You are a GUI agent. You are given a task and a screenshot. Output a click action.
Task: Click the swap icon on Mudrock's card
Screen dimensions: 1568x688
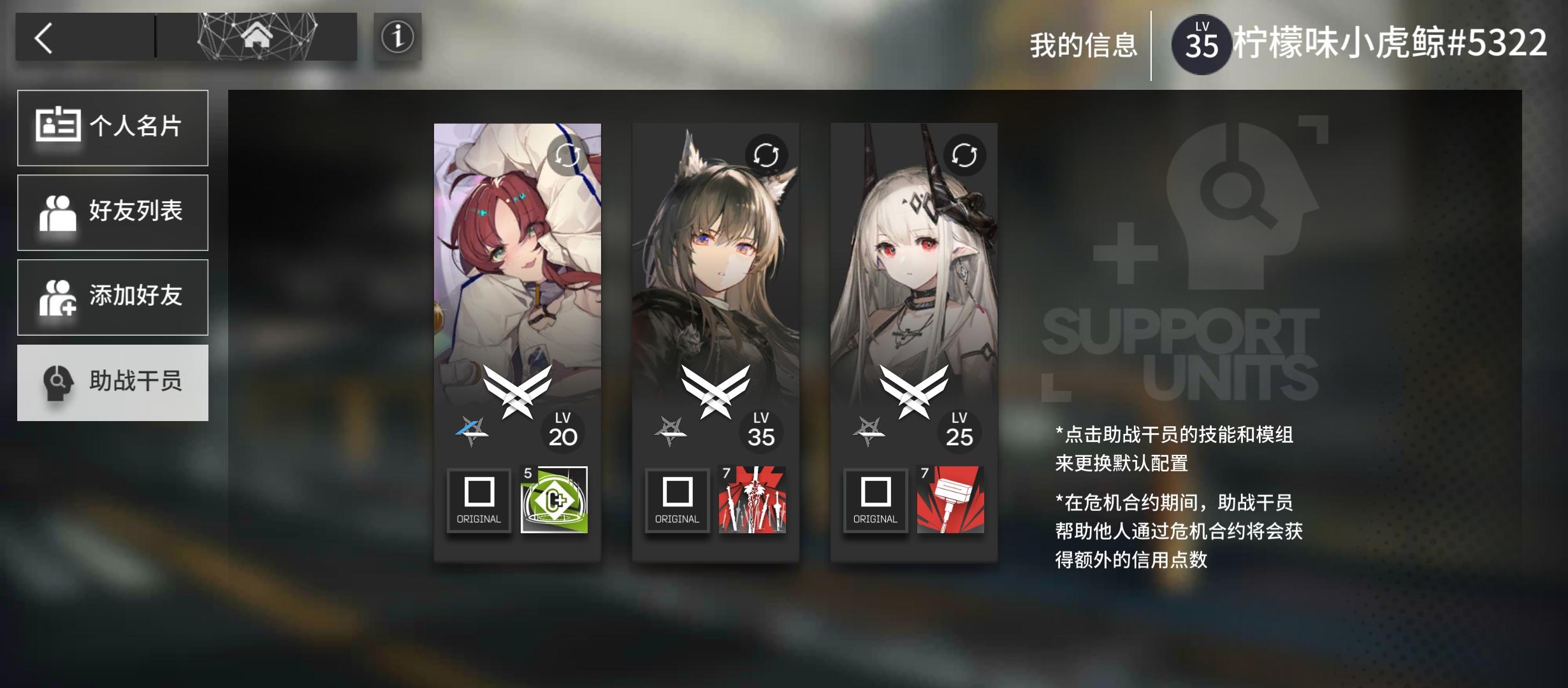[966, 153]
